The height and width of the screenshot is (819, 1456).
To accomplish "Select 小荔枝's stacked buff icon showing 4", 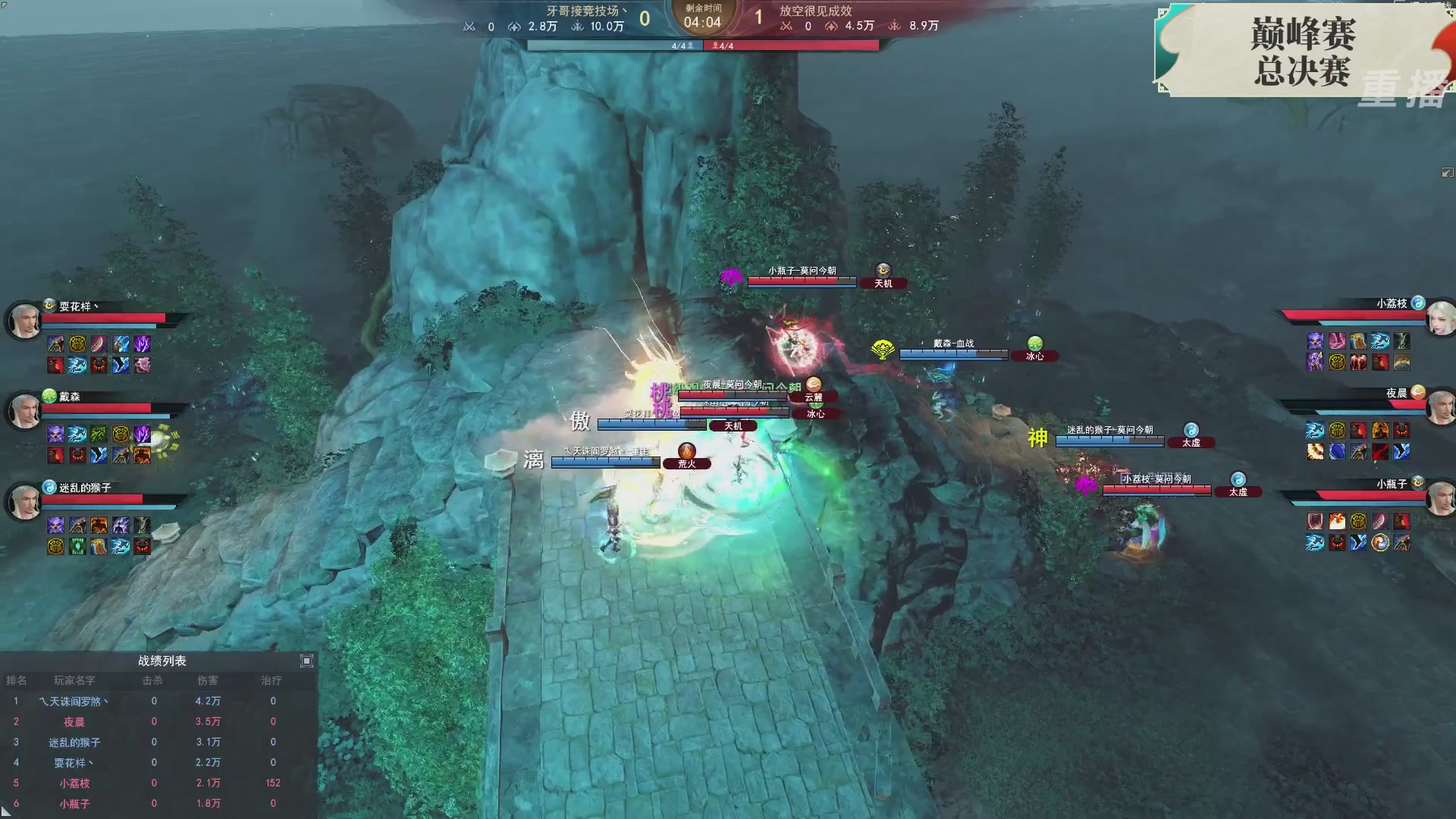I will pos(1314,362).
